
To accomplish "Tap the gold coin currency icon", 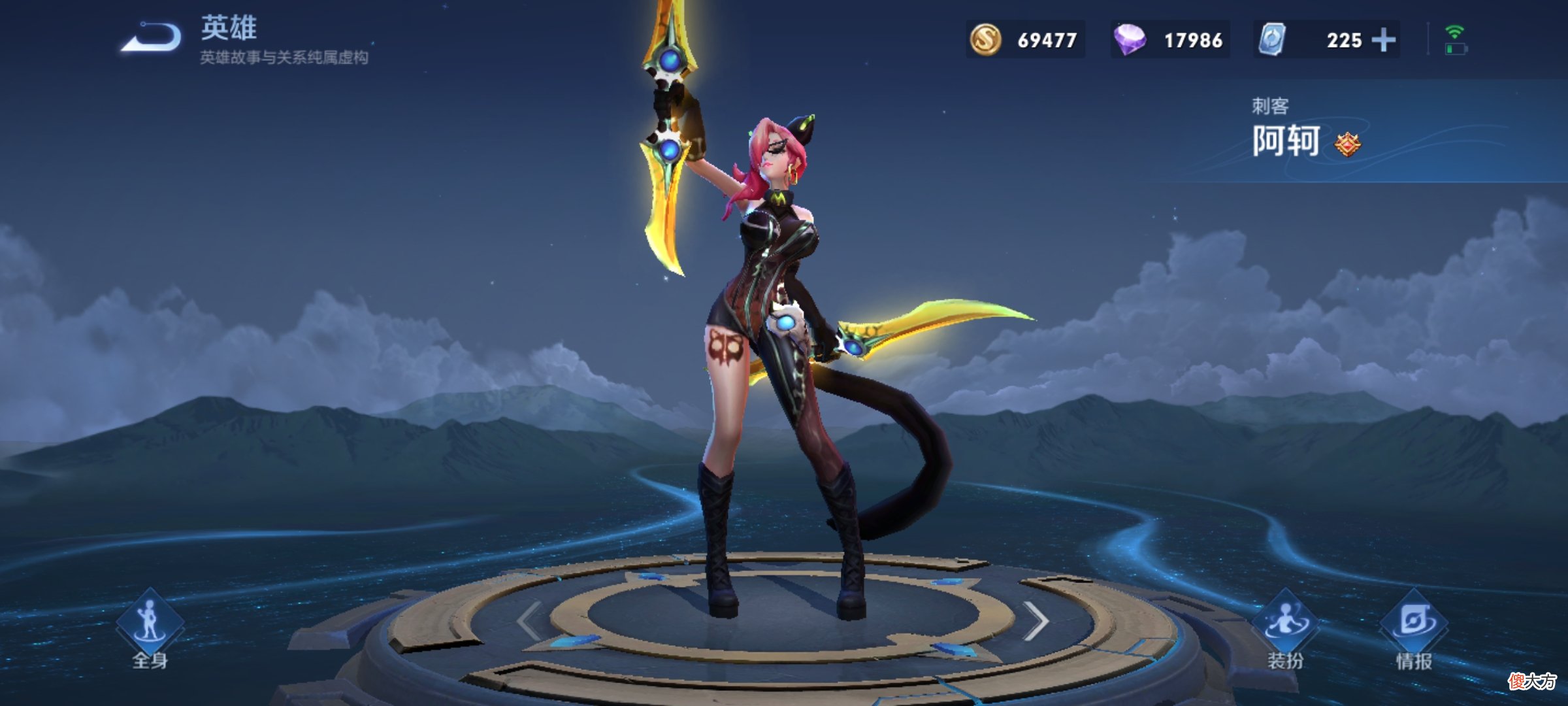I will [x=985, y=40].
